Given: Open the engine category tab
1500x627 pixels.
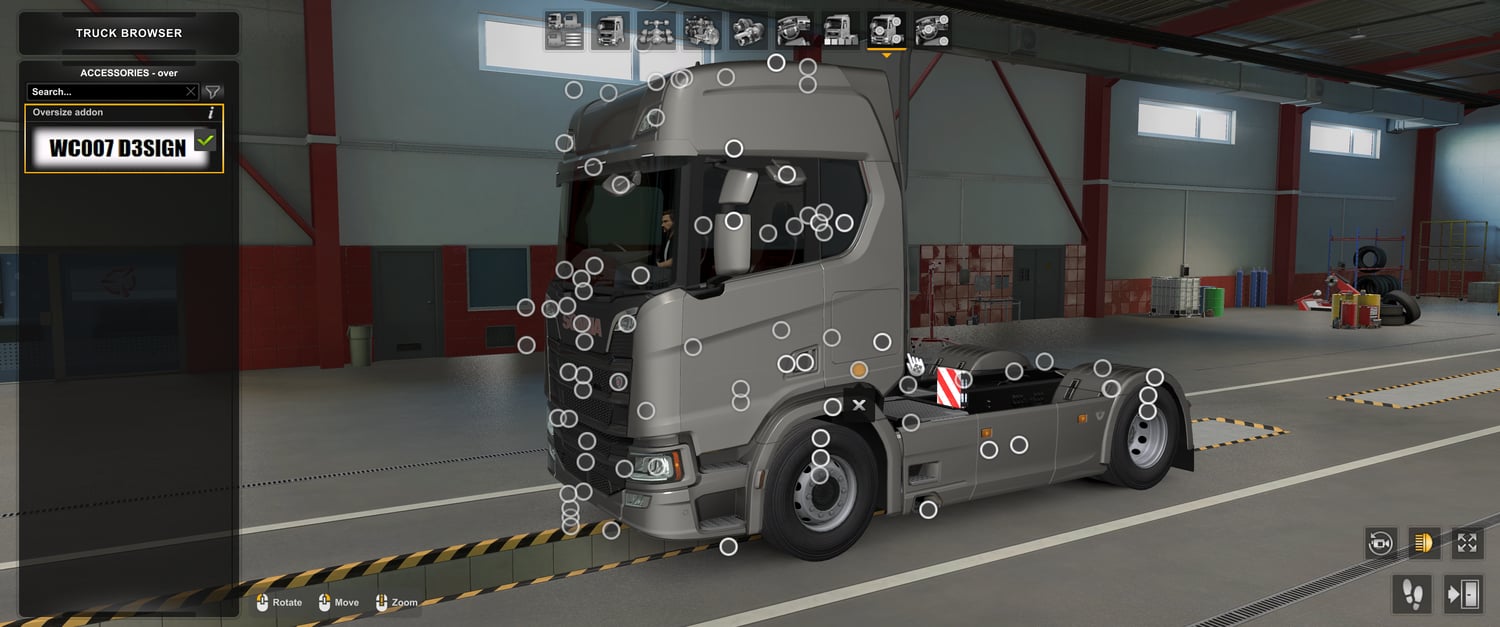Looking at the screenshot, I should (702, 31).
